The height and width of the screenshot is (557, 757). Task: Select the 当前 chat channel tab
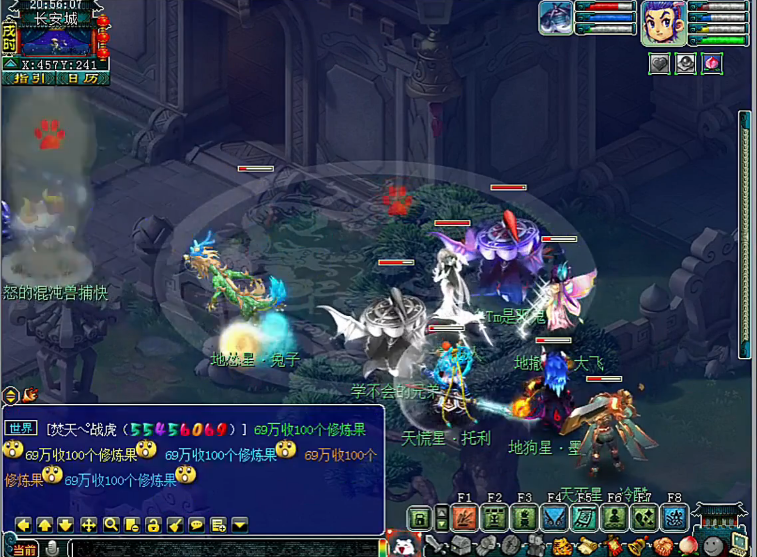coord(24,549)
